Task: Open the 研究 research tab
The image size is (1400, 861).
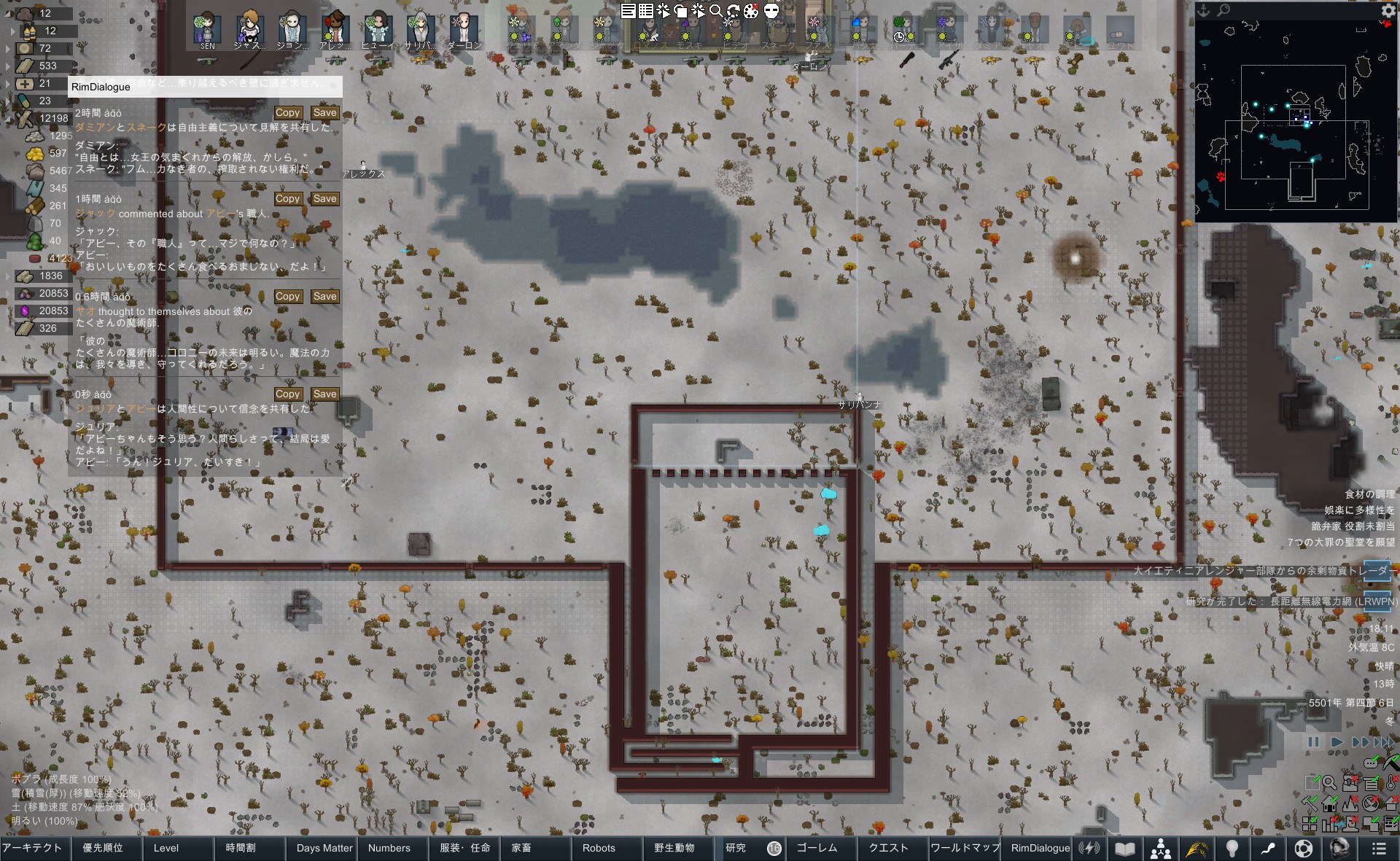Action: tap(736, 848)
